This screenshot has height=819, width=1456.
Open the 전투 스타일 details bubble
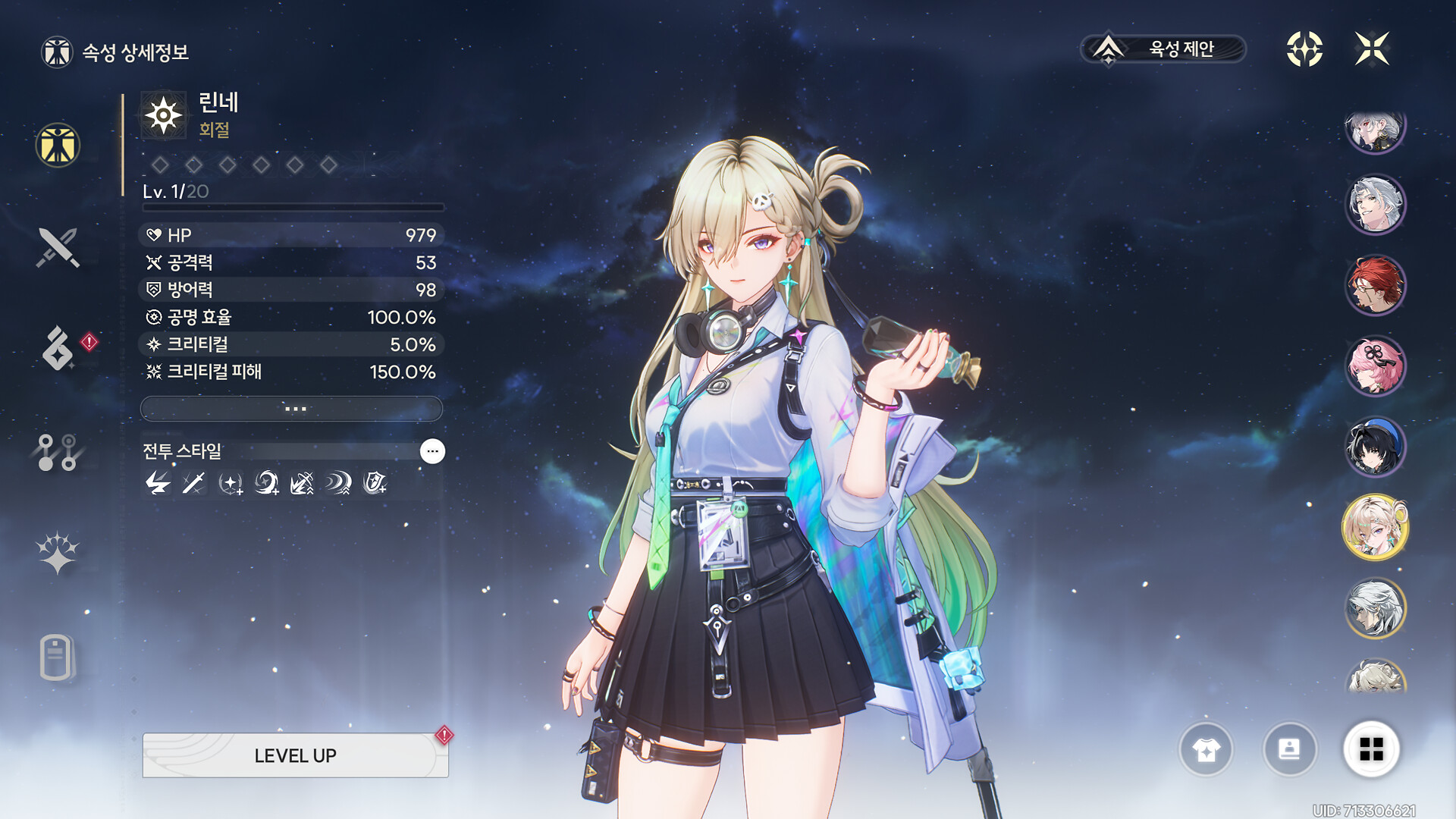tap(432, 451)
